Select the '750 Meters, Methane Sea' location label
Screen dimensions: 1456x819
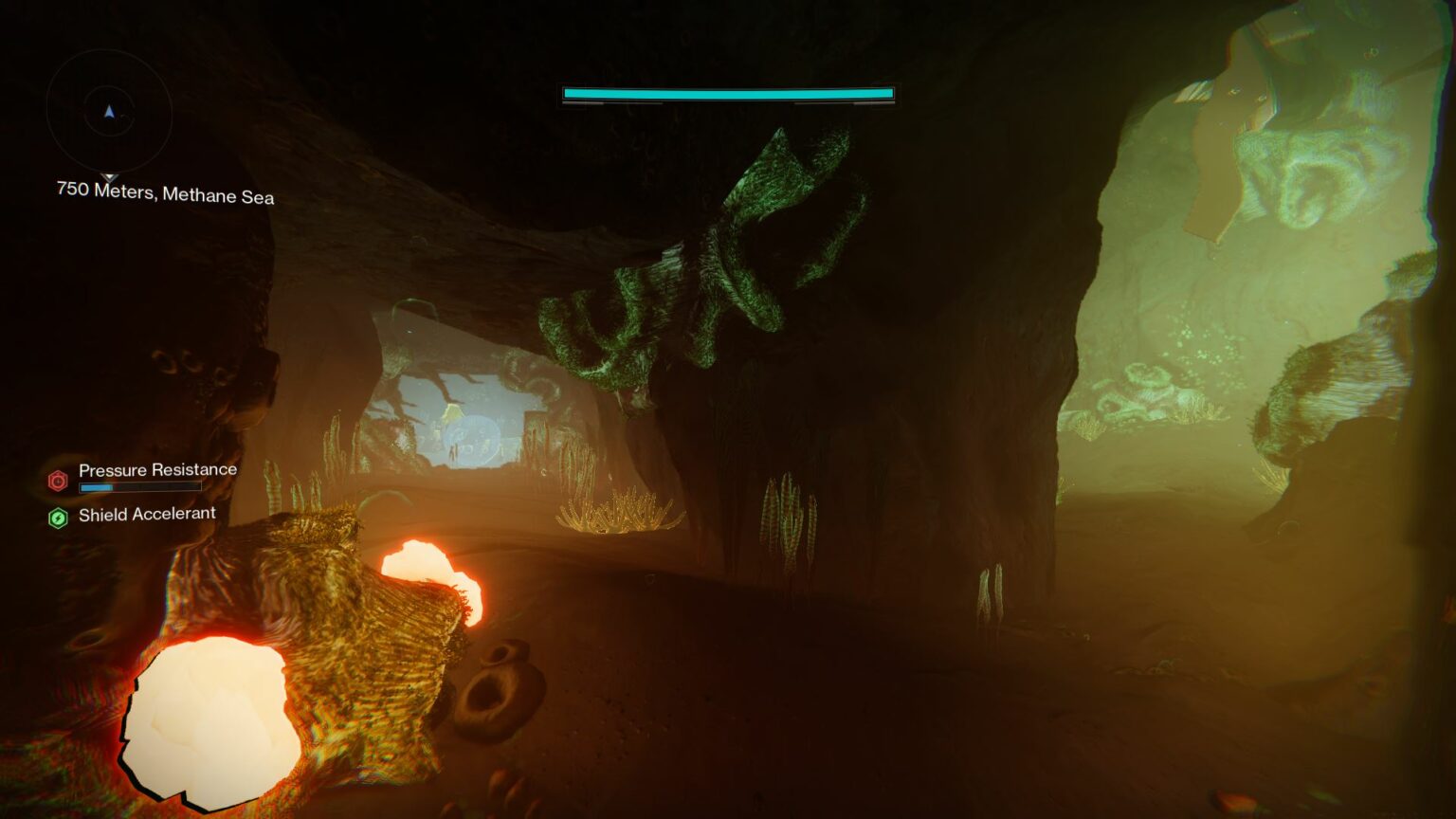click(x=165, y=196)
